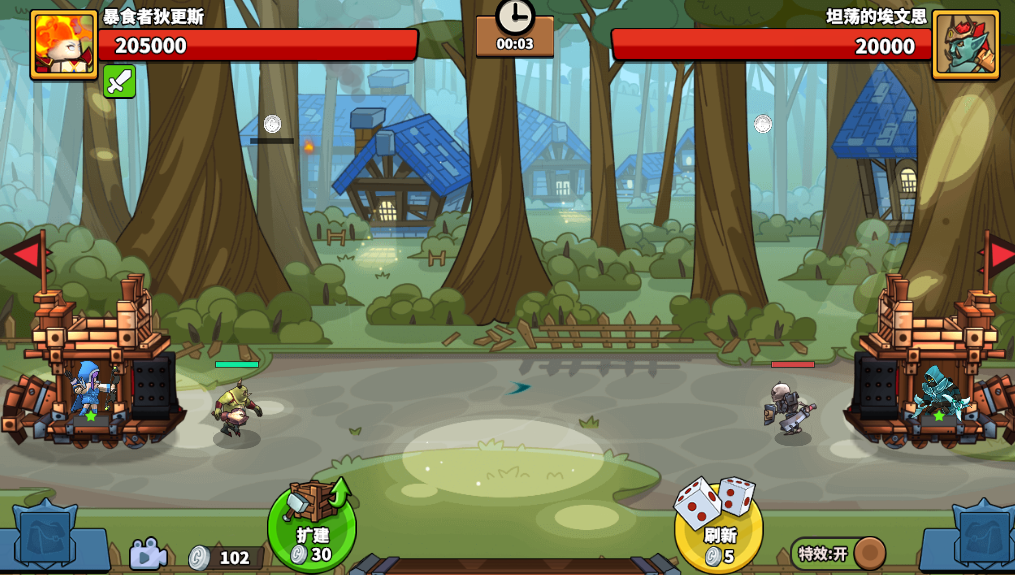Click the green sword buff icon
Viewport: 1015px width, 575px height.
[x=119, y=81]
